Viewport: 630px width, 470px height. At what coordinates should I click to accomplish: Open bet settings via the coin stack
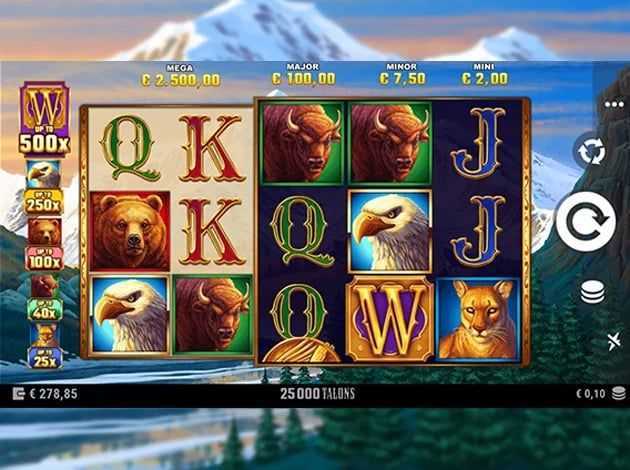tap(593, 292)
